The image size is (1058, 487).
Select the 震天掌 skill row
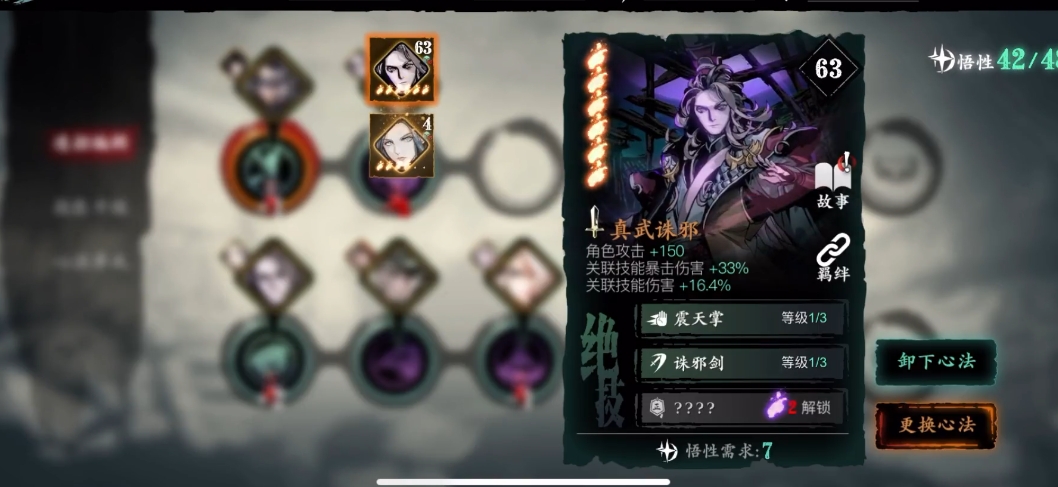[741, 319]
